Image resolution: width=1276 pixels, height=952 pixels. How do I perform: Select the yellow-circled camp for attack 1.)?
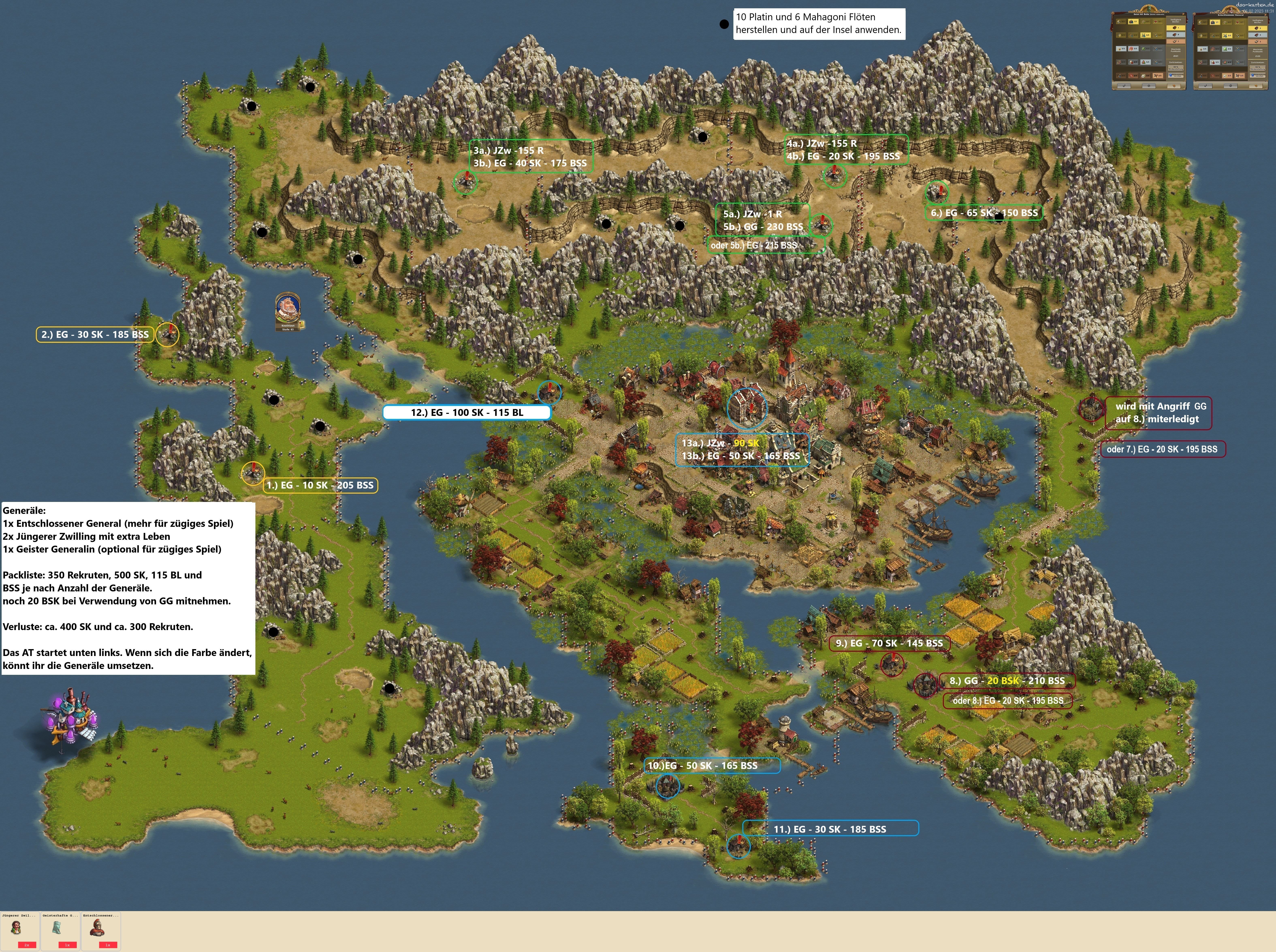[x=252, y=473]
